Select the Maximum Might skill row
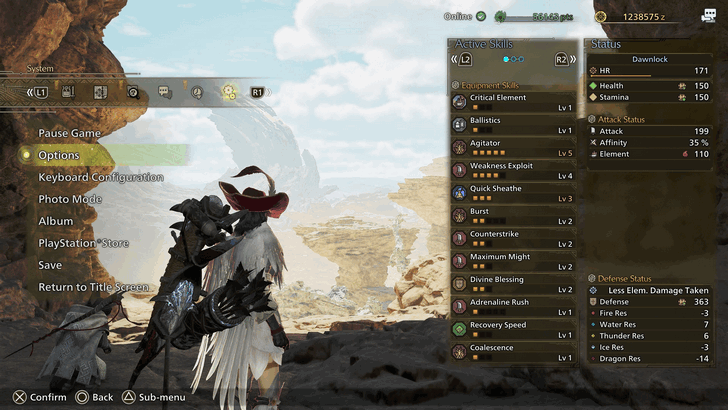728x410 pixels. point(513,261)
